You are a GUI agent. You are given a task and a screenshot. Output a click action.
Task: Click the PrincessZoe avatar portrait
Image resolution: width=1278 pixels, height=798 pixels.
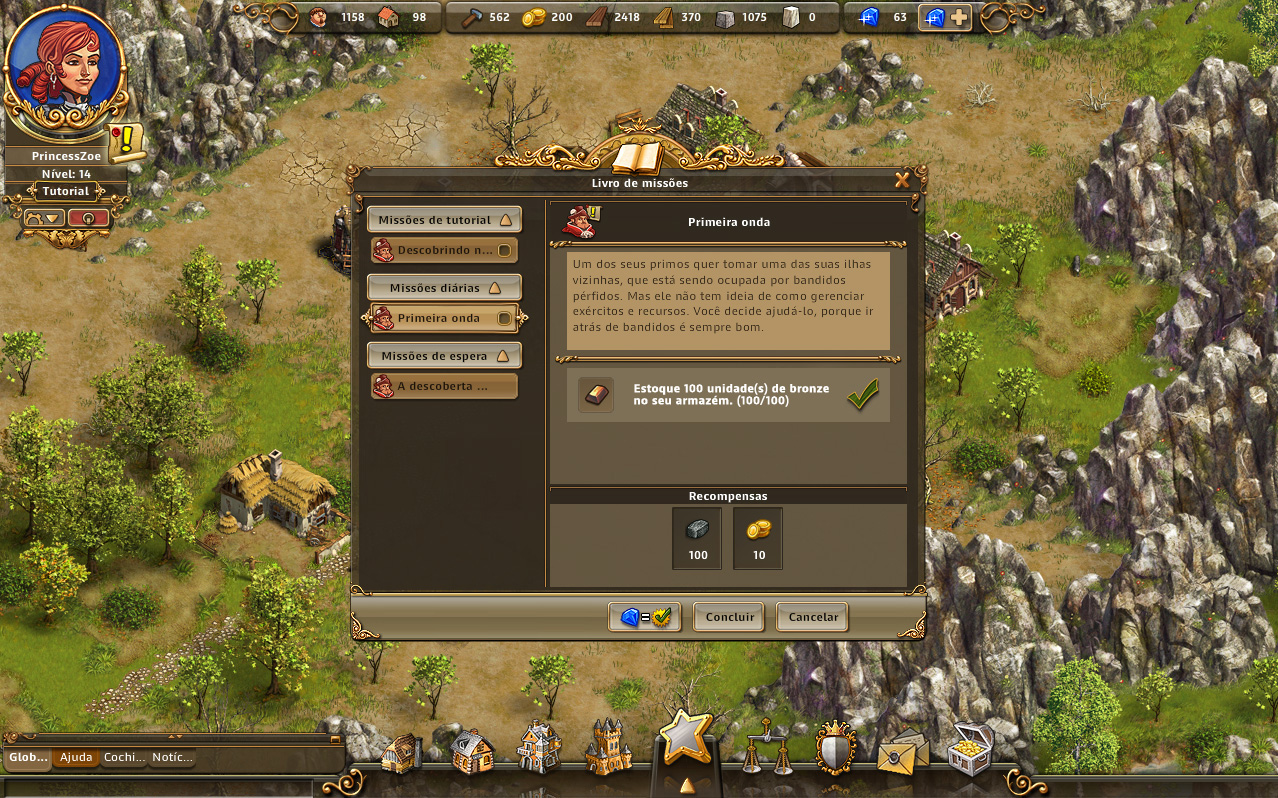pyautogui.click(x=64, y=67)
